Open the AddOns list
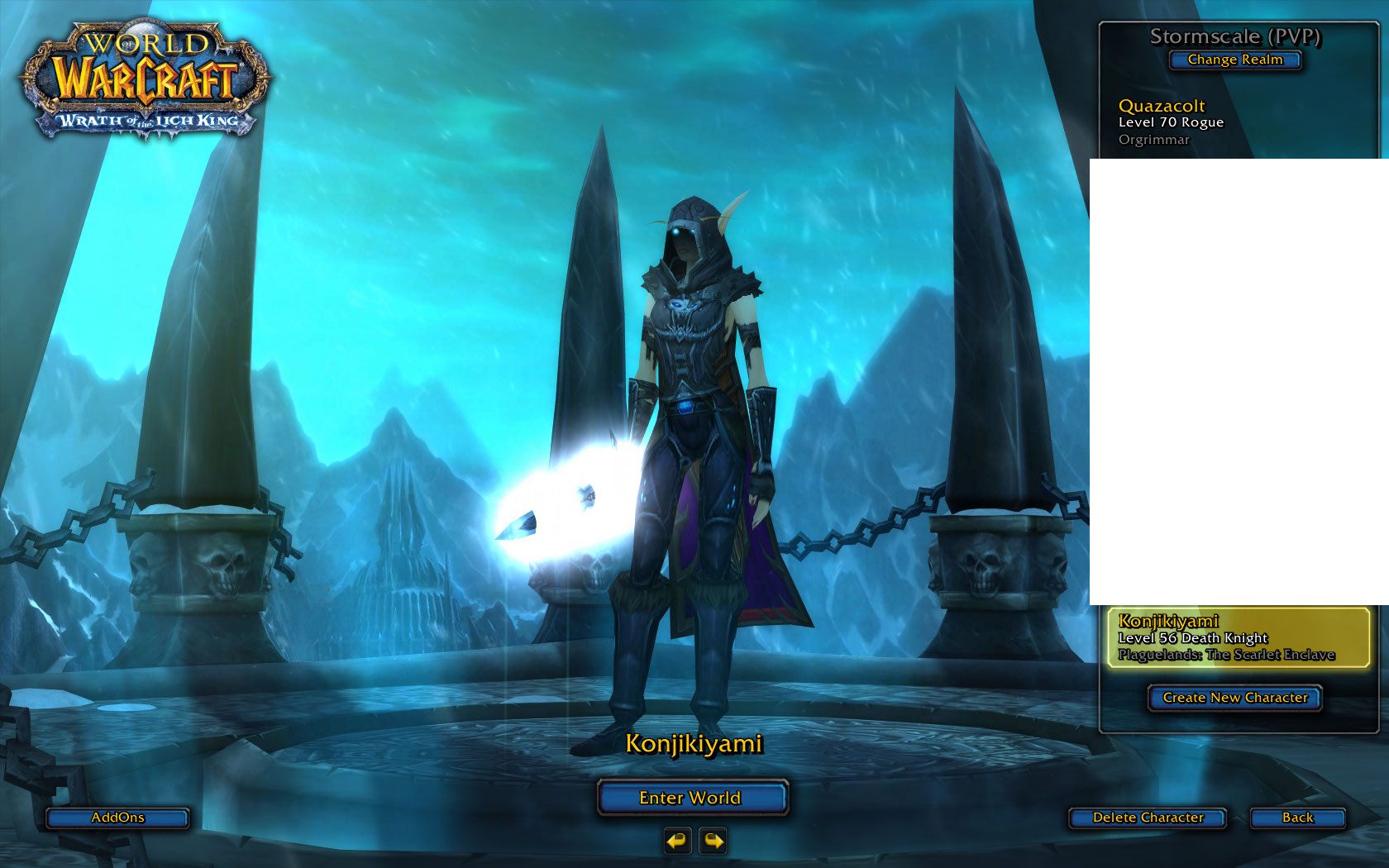 (x=117, y=818)
